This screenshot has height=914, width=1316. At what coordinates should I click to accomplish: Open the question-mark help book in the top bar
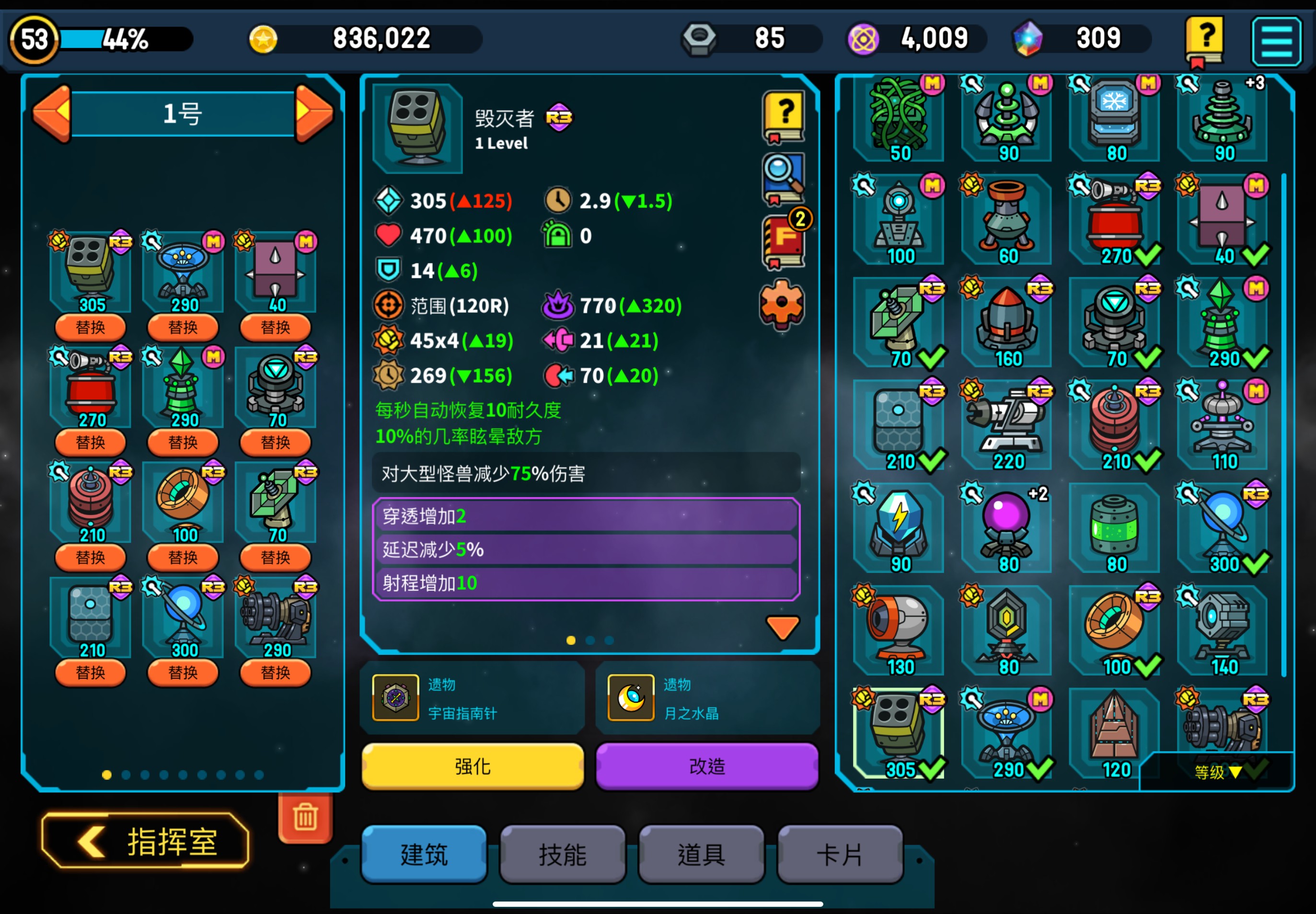click(1205, 39)
